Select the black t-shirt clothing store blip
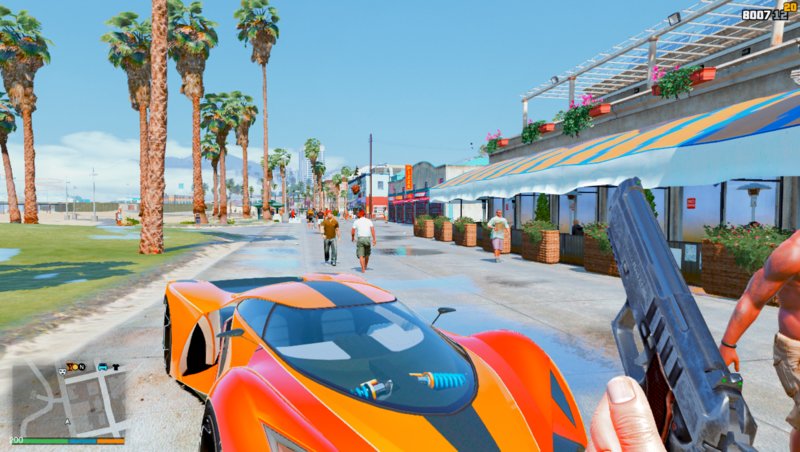 (x=116, y=367)
